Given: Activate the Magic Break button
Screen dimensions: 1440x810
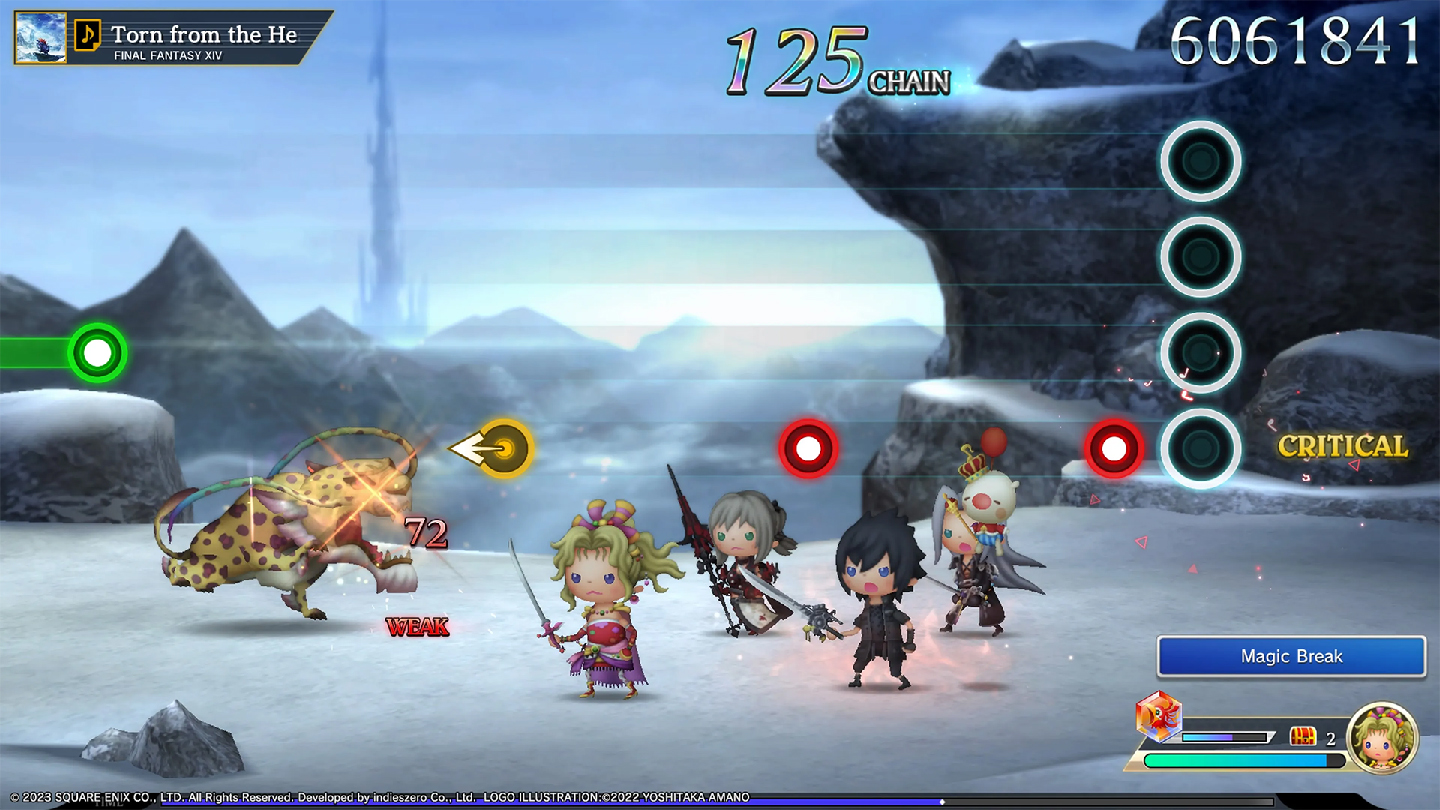Looking at the screenshot, I should click(x=1291, y=656).
